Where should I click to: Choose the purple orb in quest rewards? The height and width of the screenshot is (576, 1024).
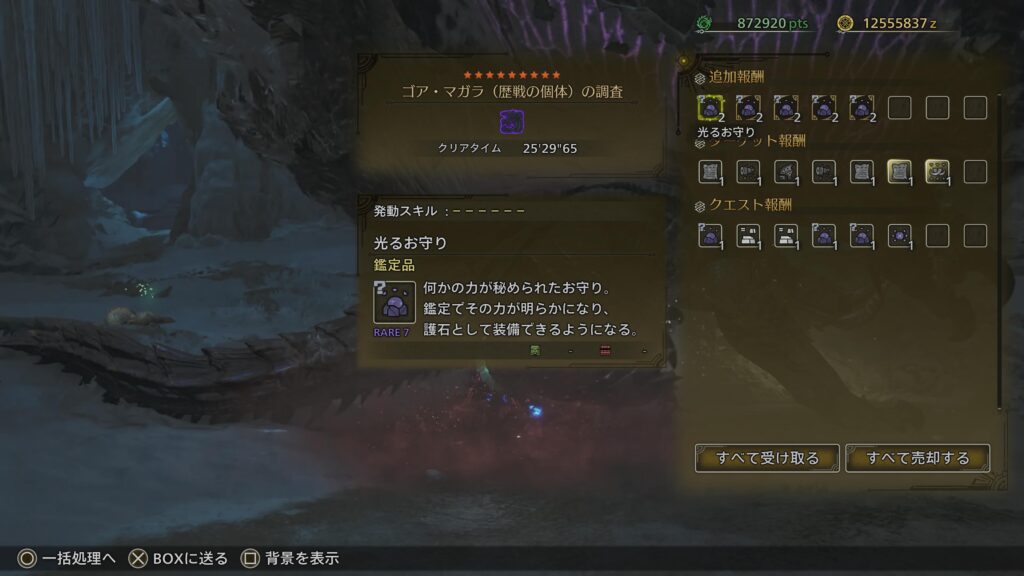(x=899, y=236)
